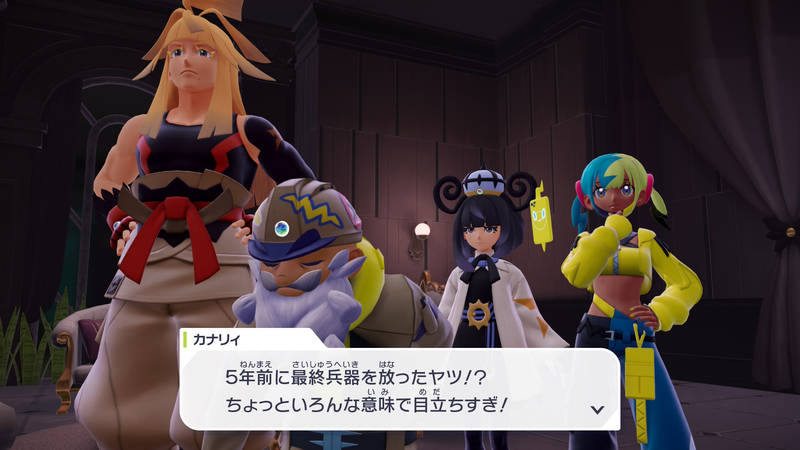Advance dialogue with the down arrow
Image resolution: width=800 pixels, height=450 pixels.
pos(597,409)
